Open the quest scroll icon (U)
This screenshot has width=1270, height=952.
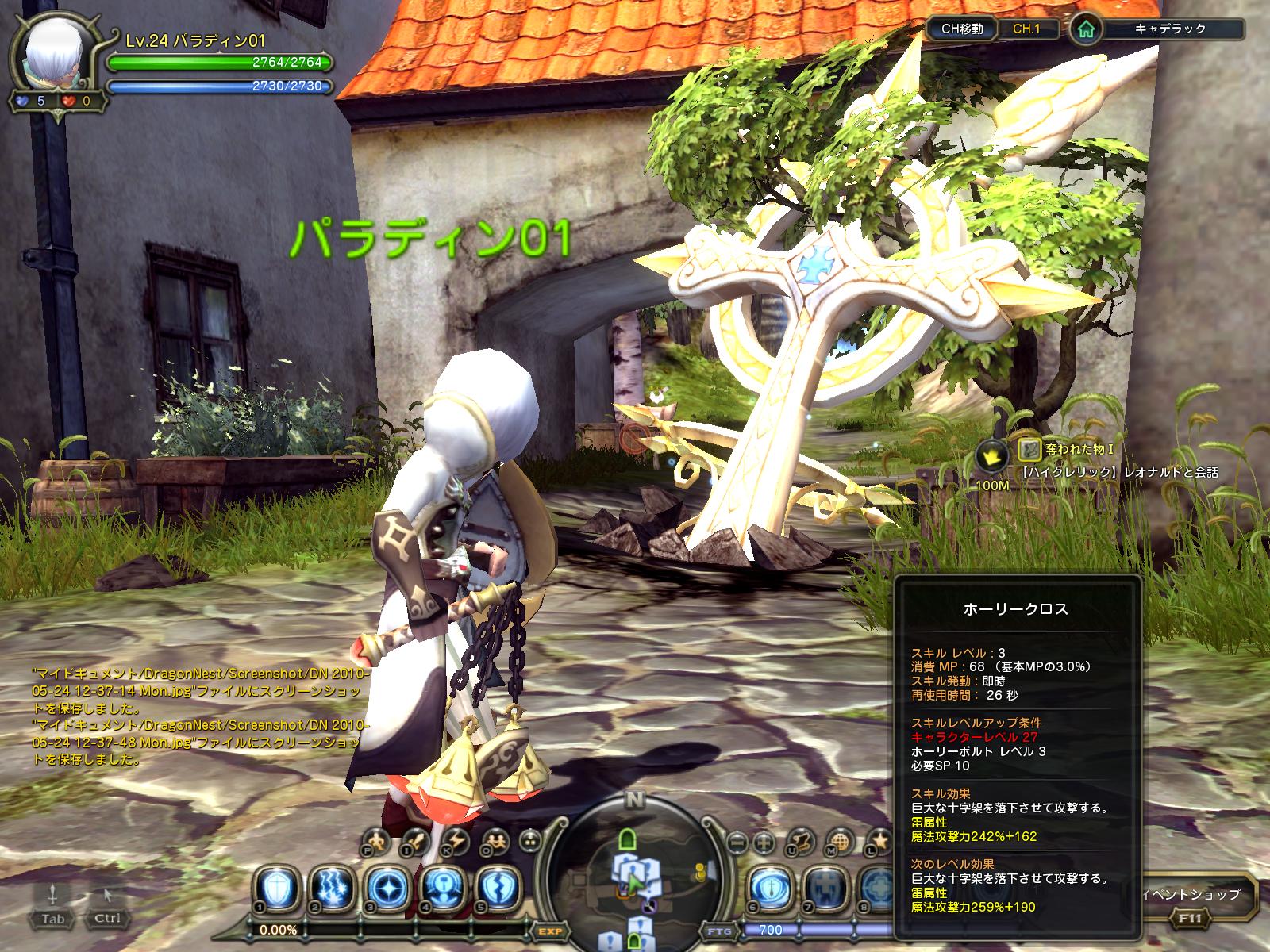[x=804, y=839]
